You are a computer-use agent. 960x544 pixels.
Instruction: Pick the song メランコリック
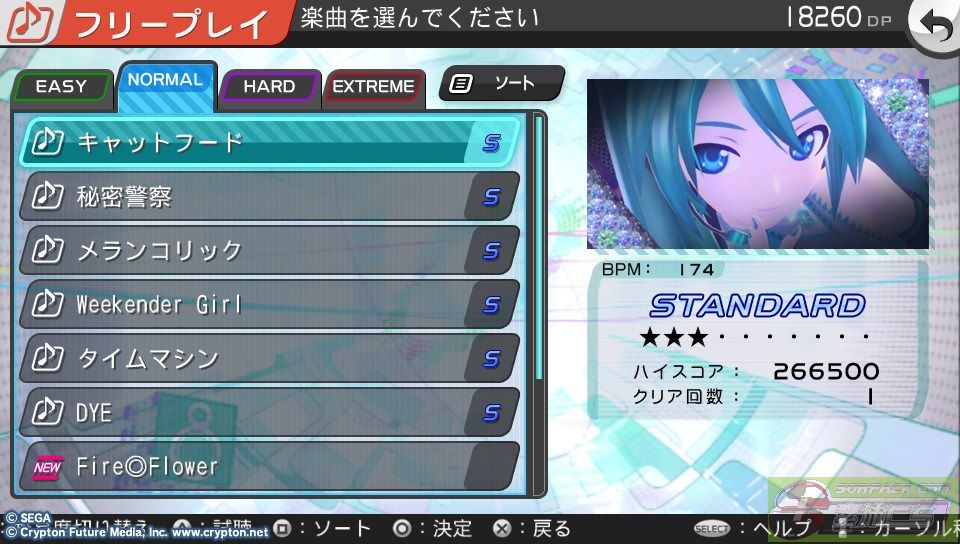point(270,250)
